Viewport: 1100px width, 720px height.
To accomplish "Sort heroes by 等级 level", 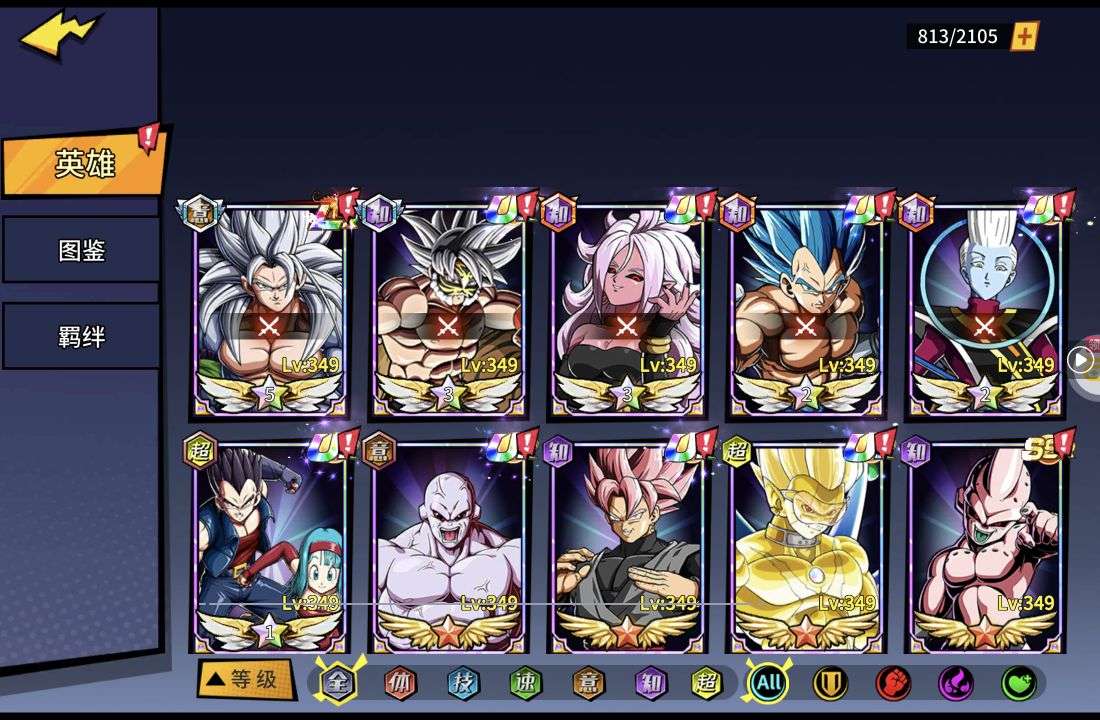I will 246,680.
